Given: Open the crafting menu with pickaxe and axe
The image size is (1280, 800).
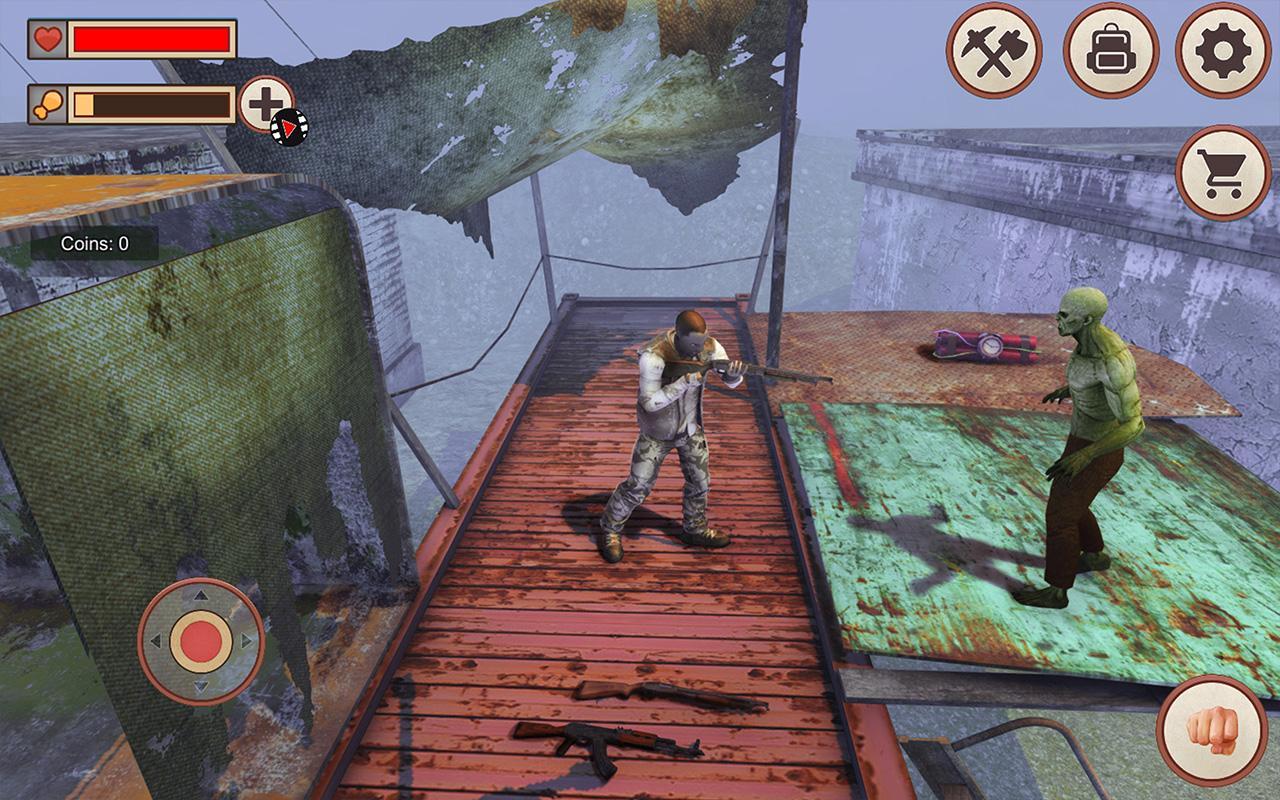Looking at the screenshot, I should click(994, 50).
